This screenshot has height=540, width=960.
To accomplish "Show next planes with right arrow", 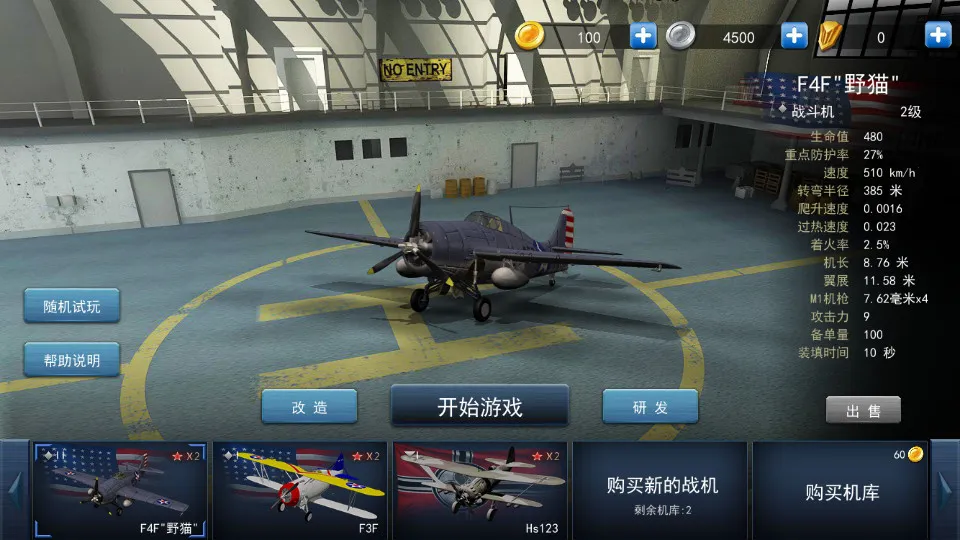I will 946,490.
